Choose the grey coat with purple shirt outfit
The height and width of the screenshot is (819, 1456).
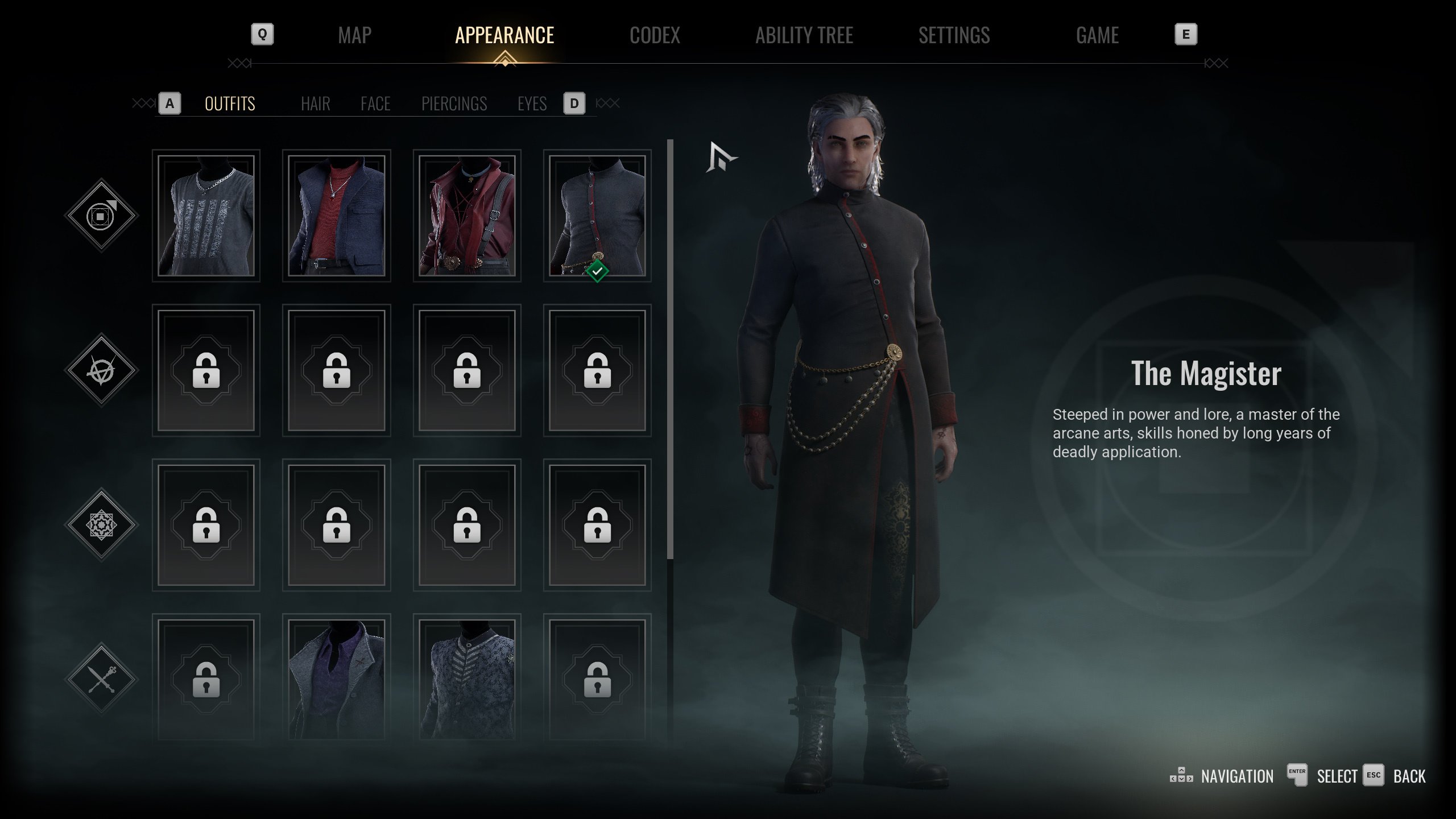point(336,679)
